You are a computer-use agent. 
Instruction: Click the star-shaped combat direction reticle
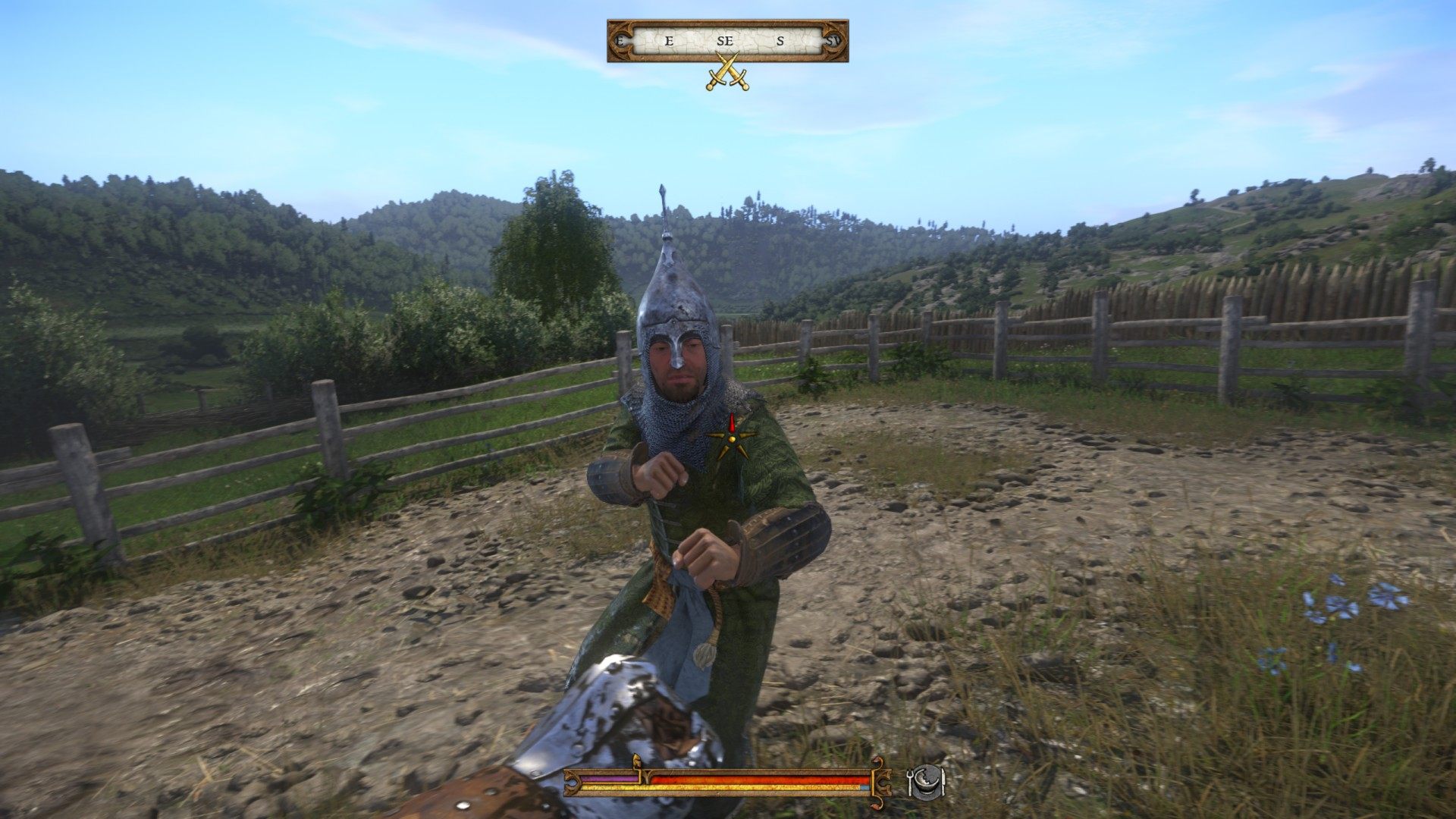tap(732, 437)
